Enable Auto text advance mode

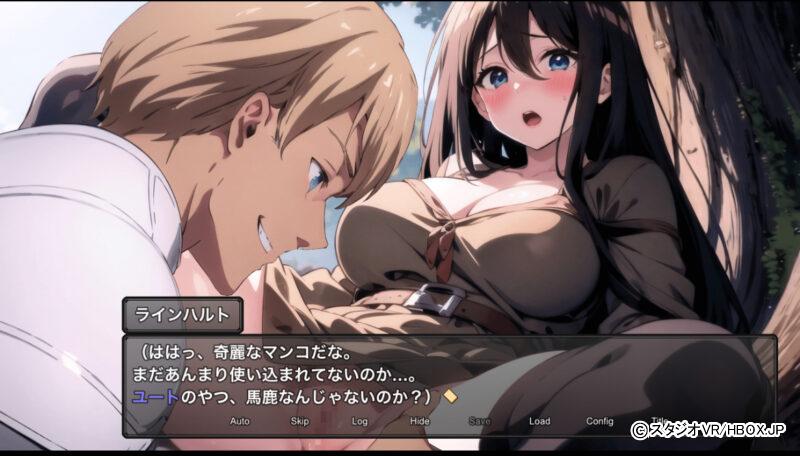point(240,421)
